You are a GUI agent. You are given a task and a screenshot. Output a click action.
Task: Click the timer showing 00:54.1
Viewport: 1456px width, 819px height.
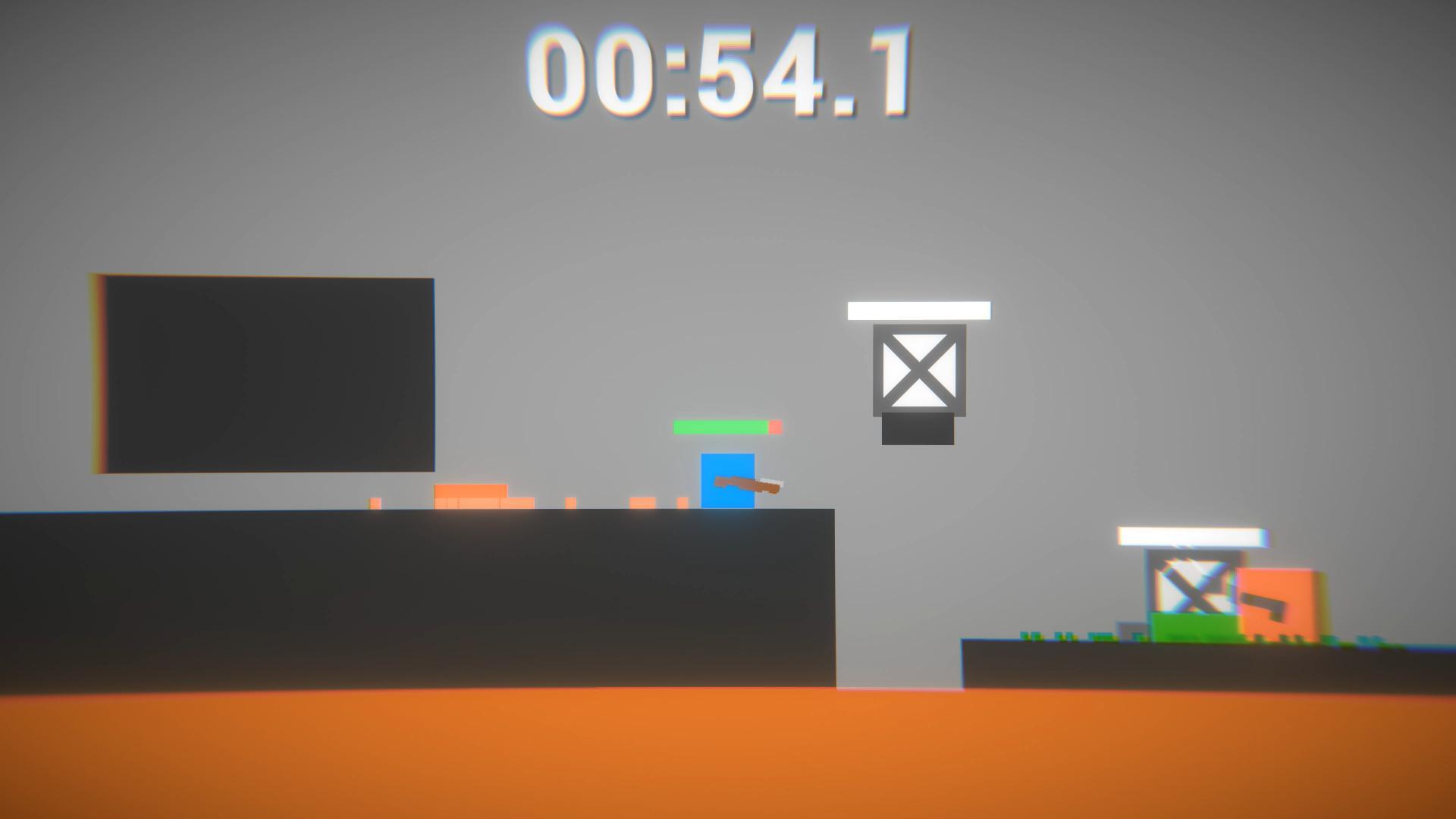(720, 72)
